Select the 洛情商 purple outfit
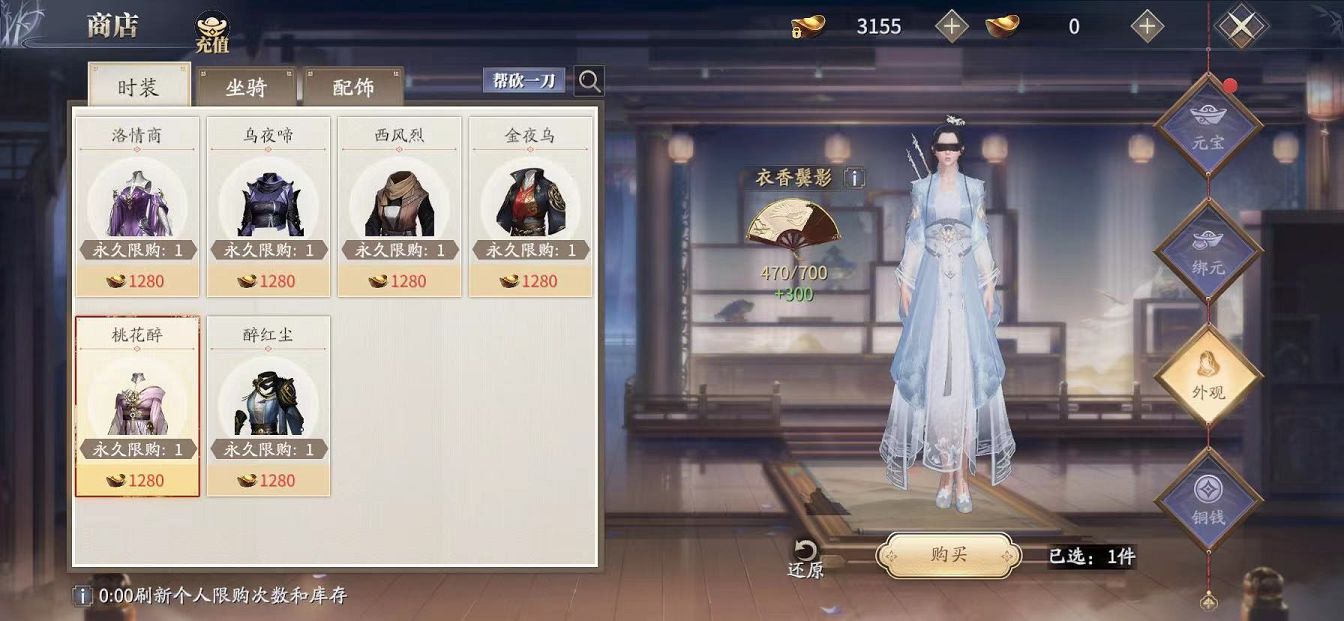 (x=138, y=206)
